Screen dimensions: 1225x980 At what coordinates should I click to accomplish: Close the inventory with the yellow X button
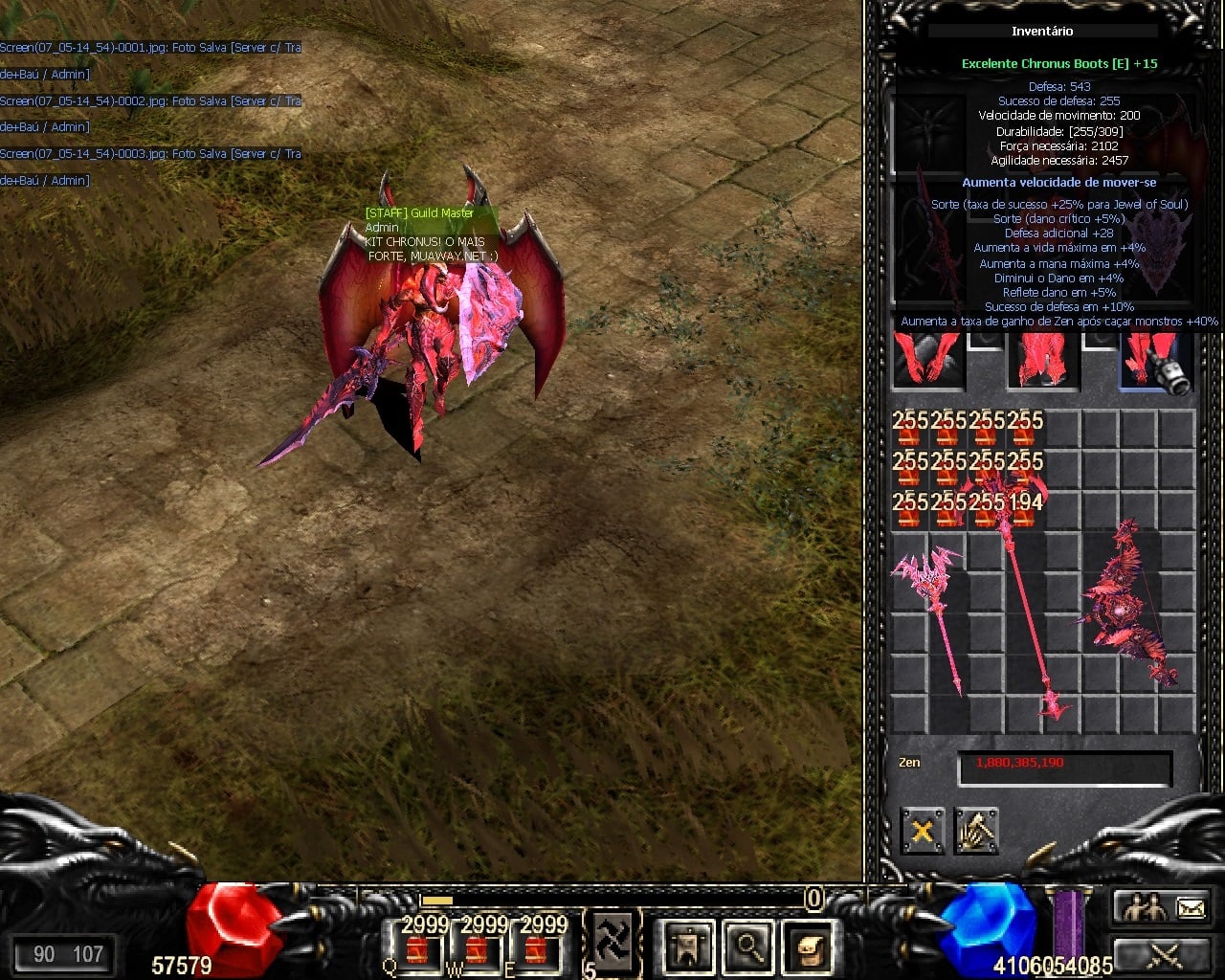[922, 831]
